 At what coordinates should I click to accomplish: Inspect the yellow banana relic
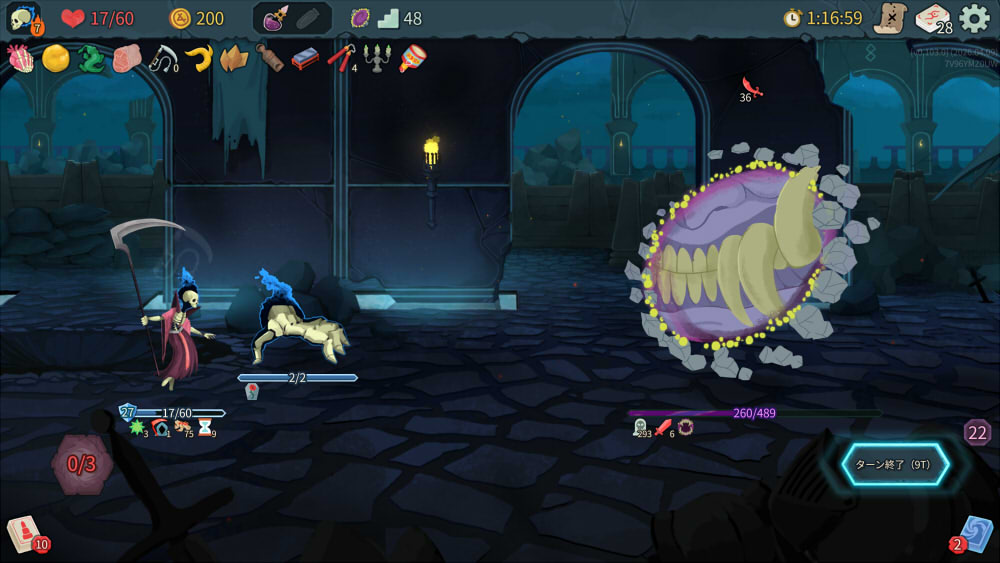point(198,58)
